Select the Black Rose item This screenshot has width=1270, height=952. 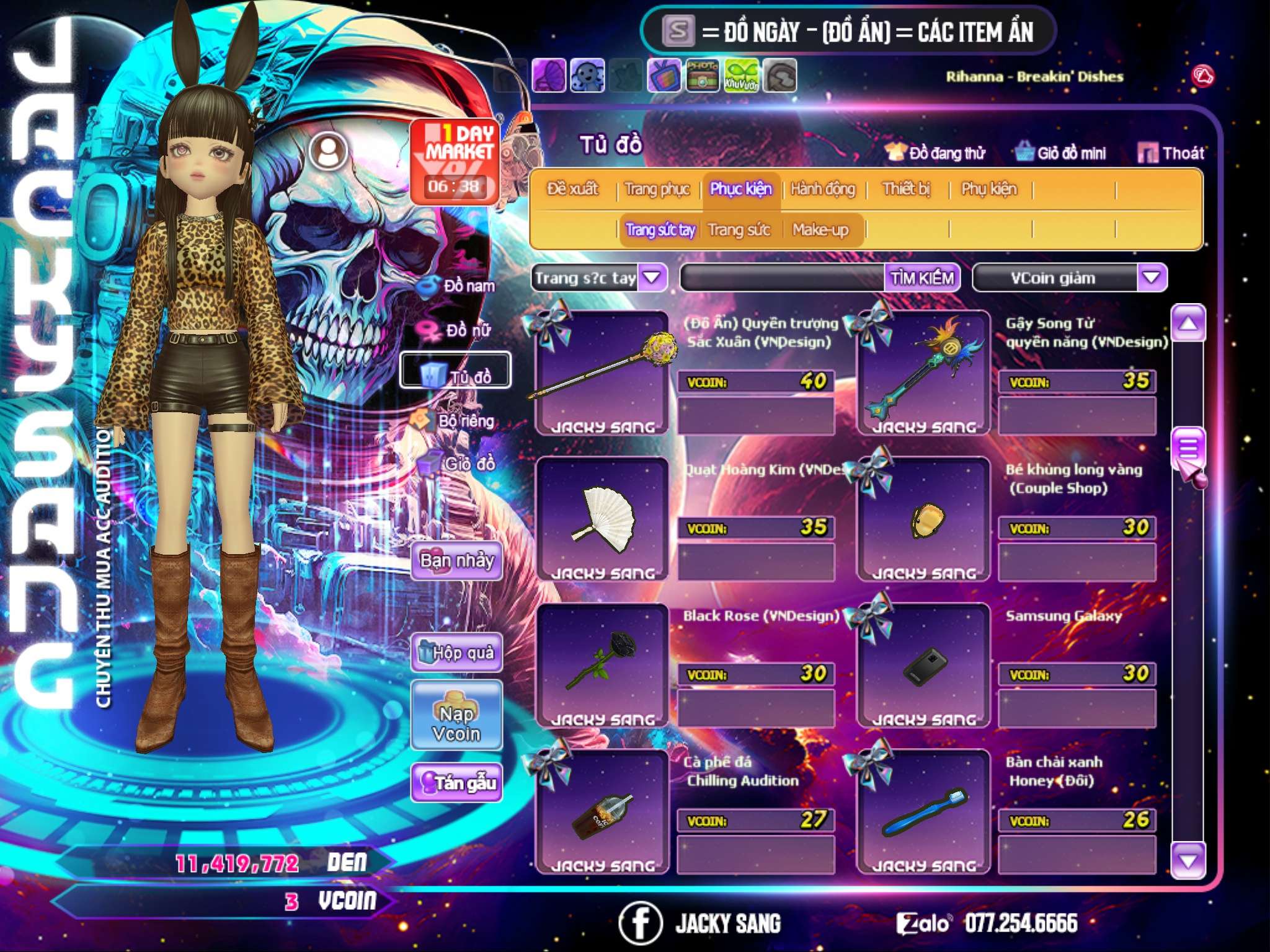click(x=601, y=663)
